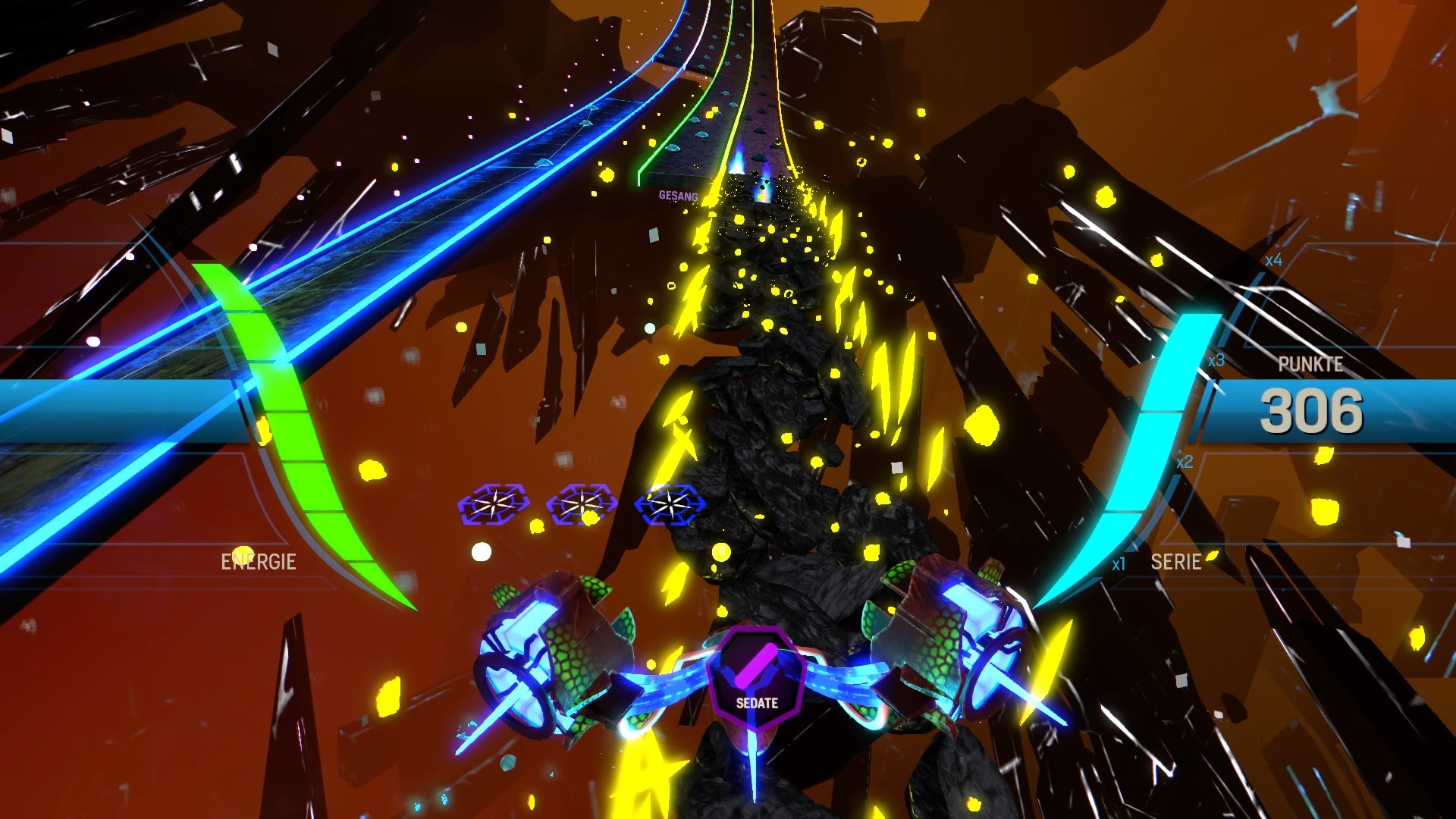Toggle the x4 multiplier marker
Image resolution: width=1456 pixels, height=819 pixels.
coord(1272,260)
